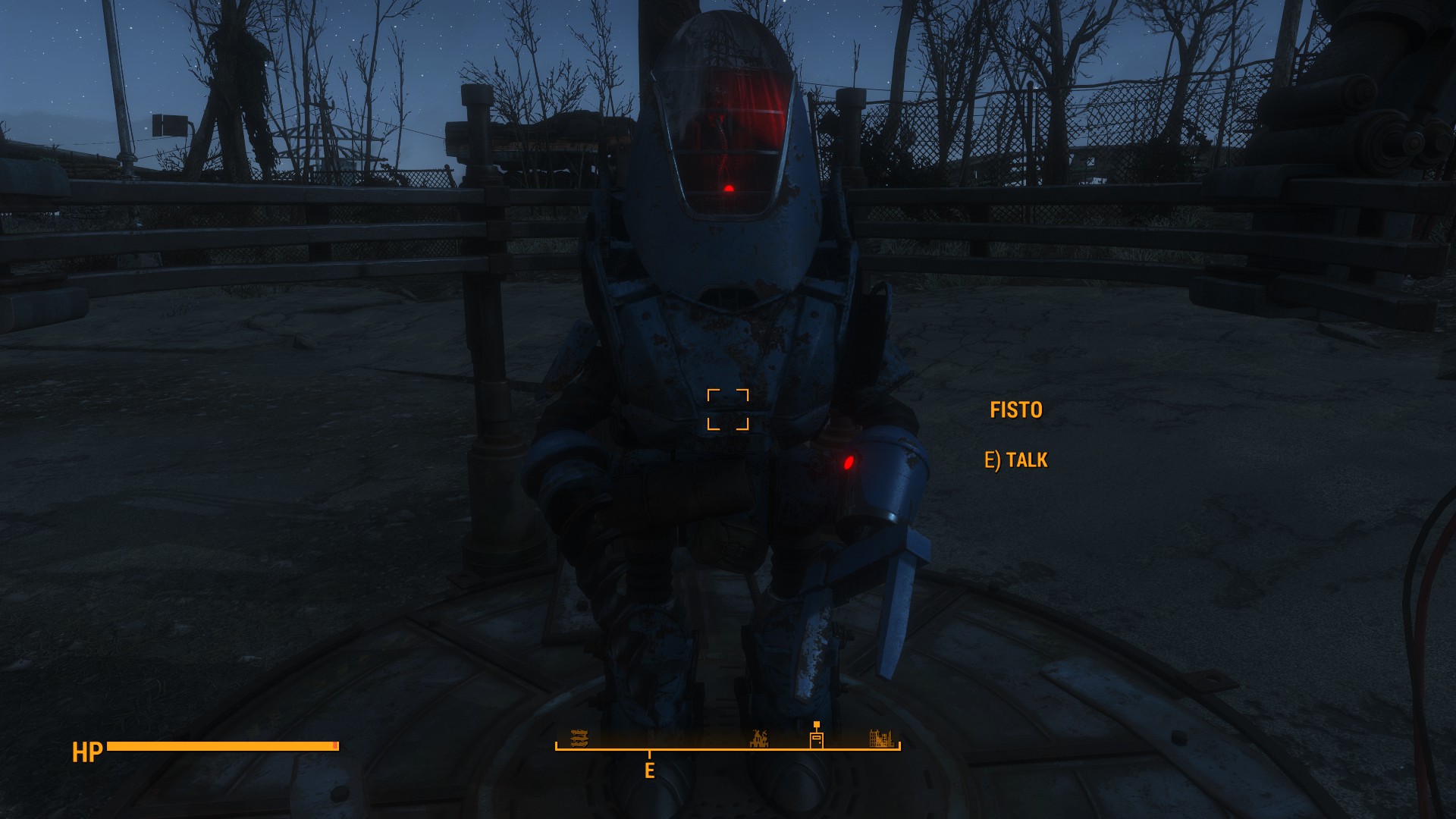The width and height of the screenshot is (1456, 819).
Task: Click the ruined house compass marker
Action: (759, 739)
